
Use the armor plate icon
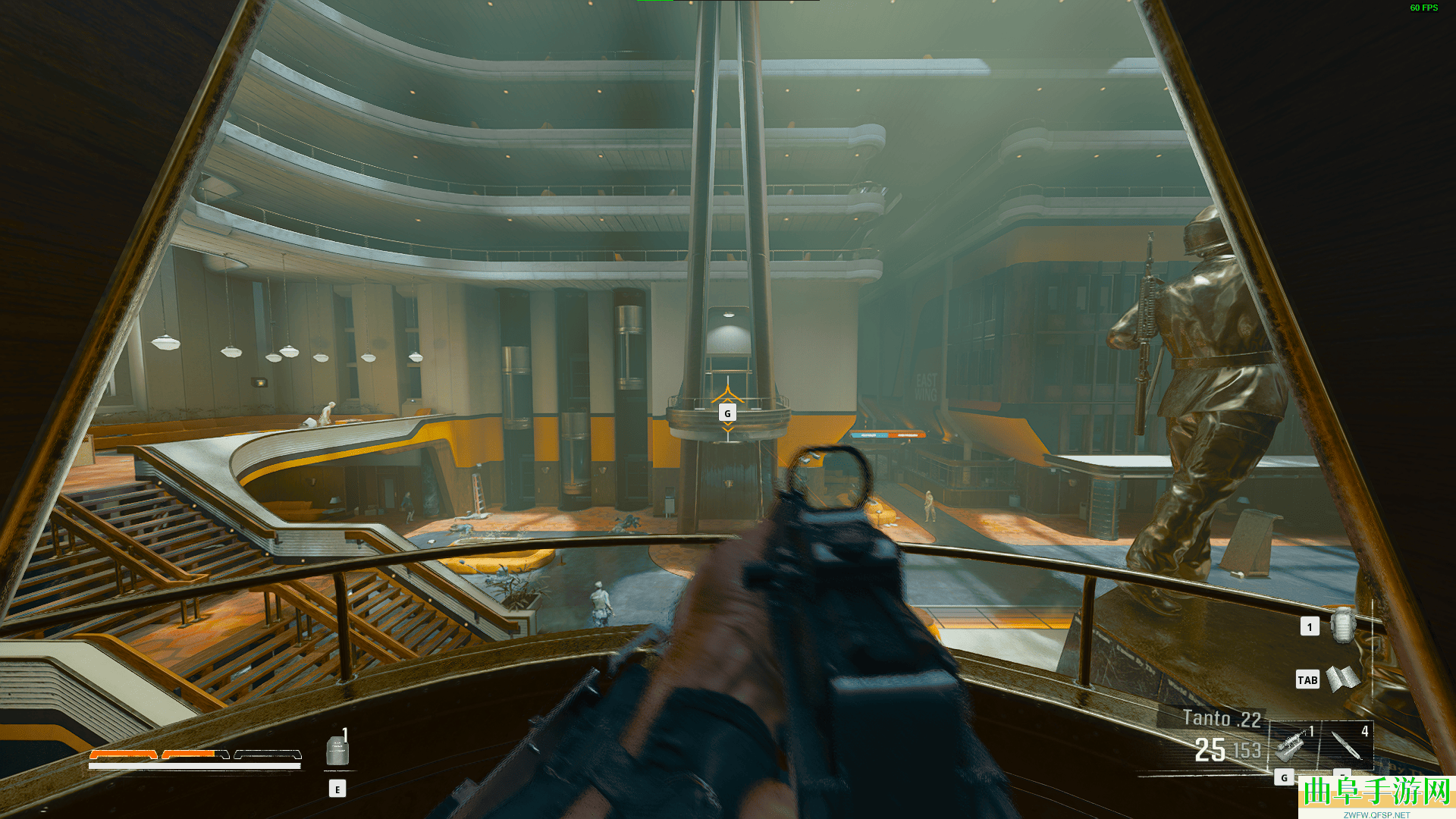click(337, 750)
